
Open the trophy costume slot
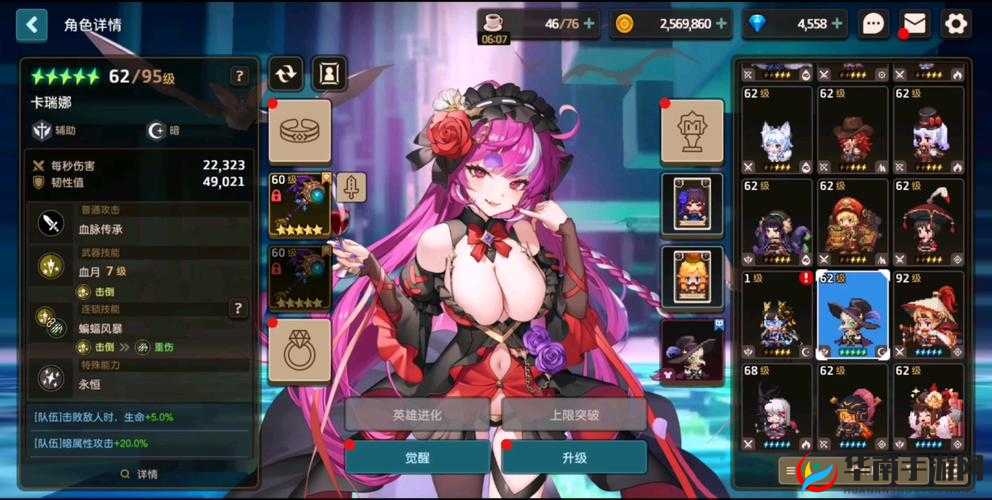692,131
